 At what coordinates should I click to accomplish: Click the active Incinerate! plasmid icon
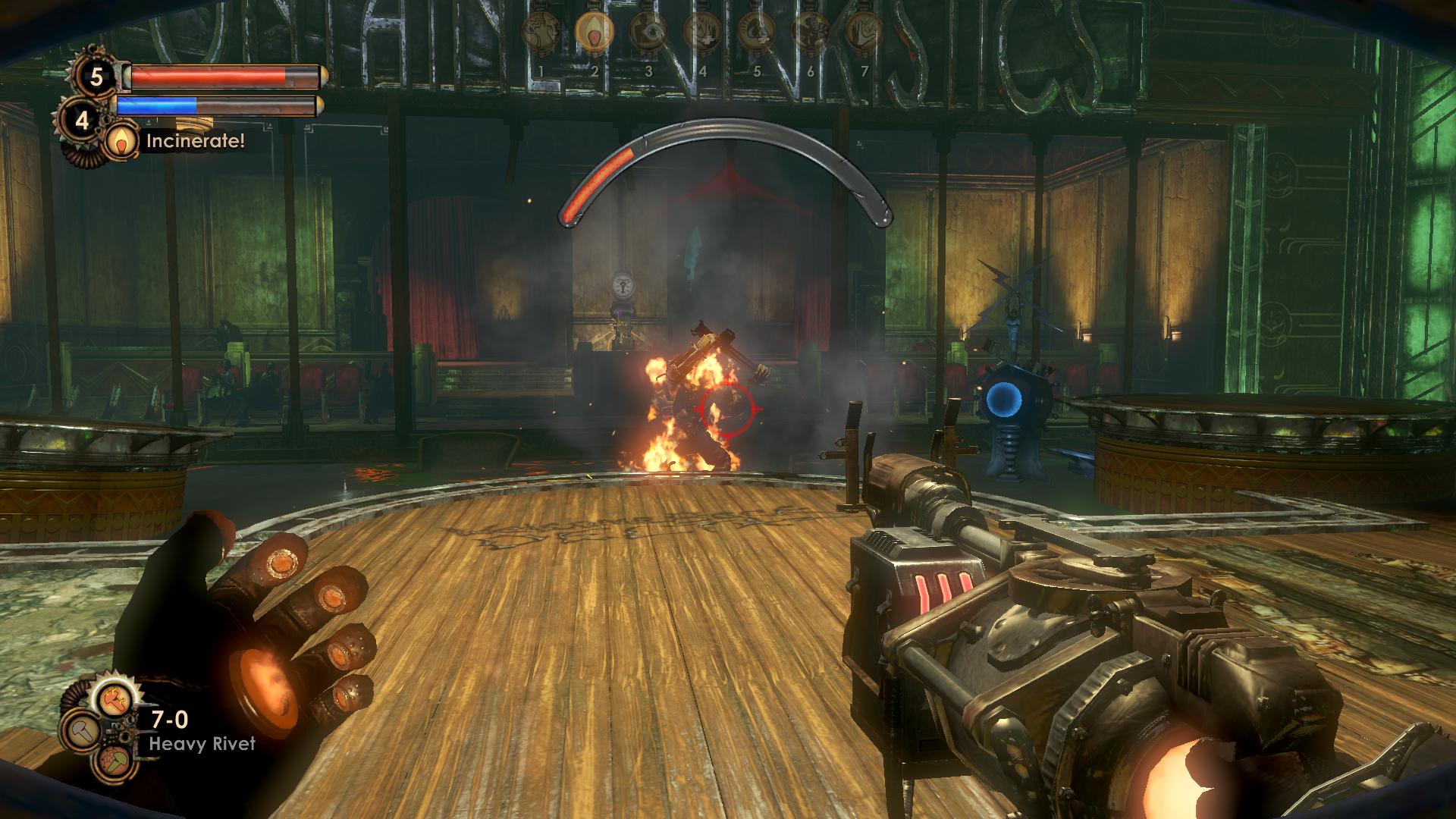[118, 141]
